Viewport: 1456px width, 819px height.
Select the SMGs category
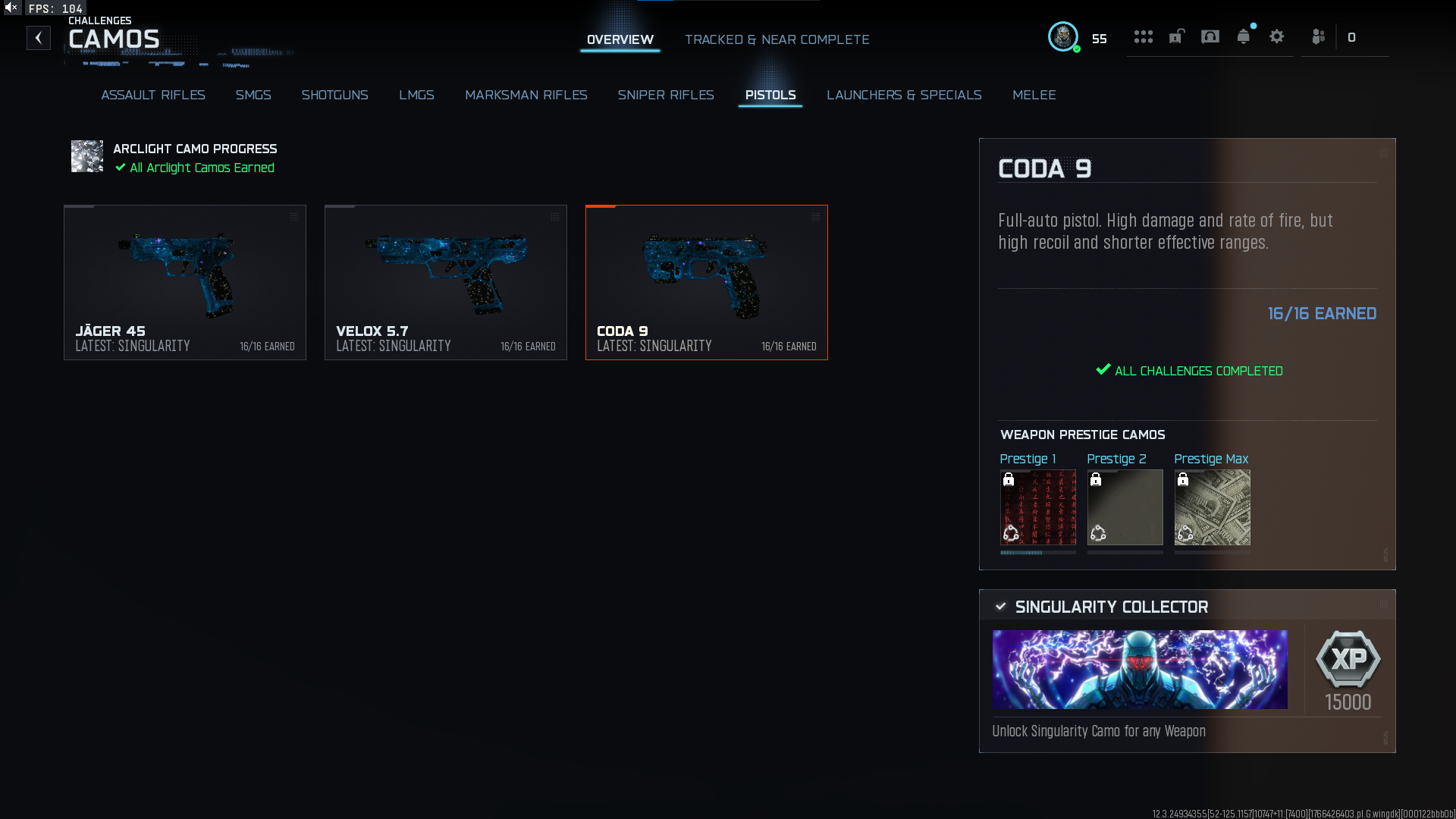point(253,95)
